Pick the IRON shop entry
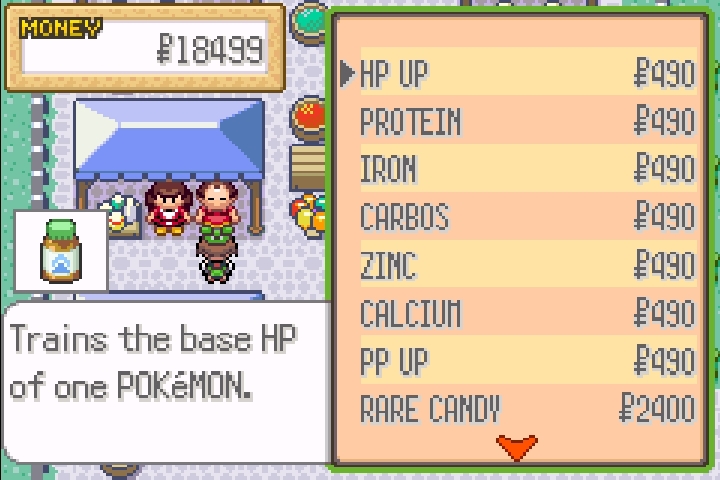Viewport: 720px width, 480px height. pyautogui.click(x=527, y=170)
